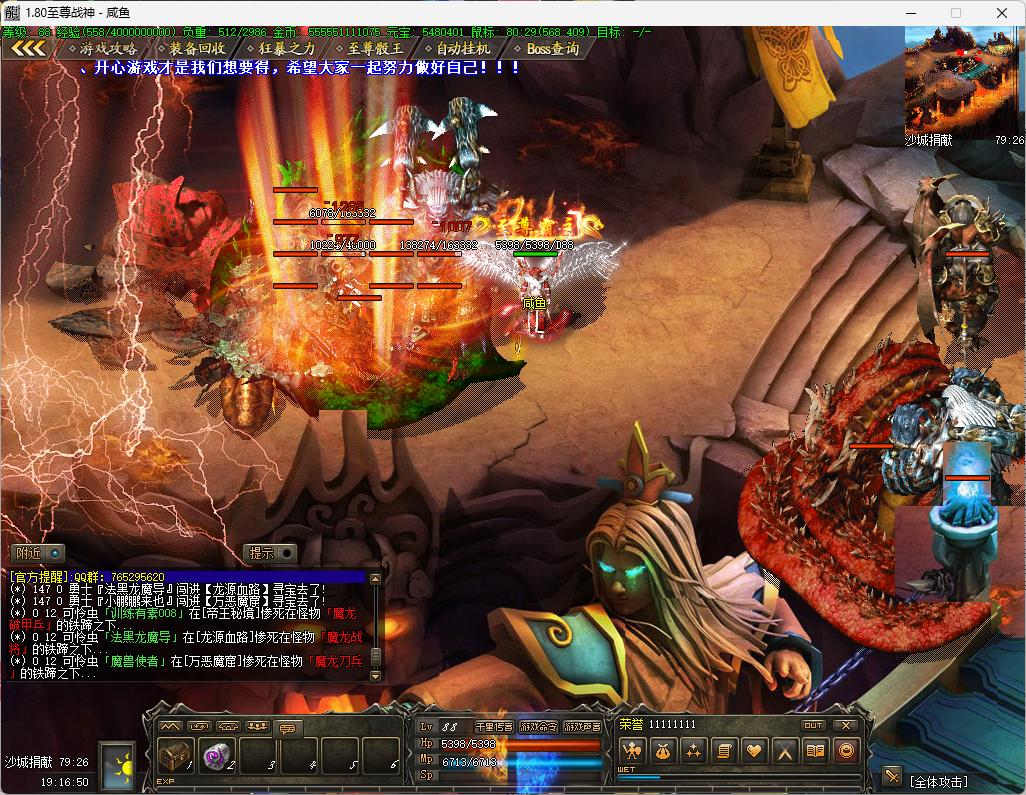The height and width of the screenshot is (795, 1026).
Task: Open the money bag inventory icon
Action: point(662,750)
